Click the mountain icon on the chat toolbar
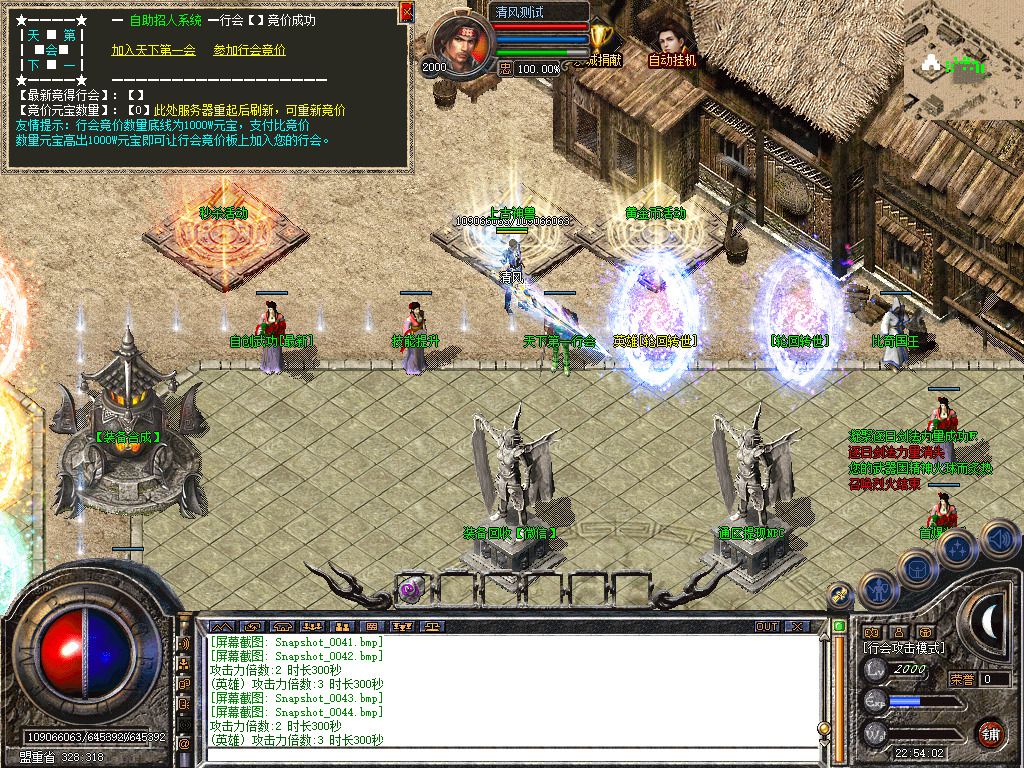The image size is (1024, 768). click(x=223, y=627)
